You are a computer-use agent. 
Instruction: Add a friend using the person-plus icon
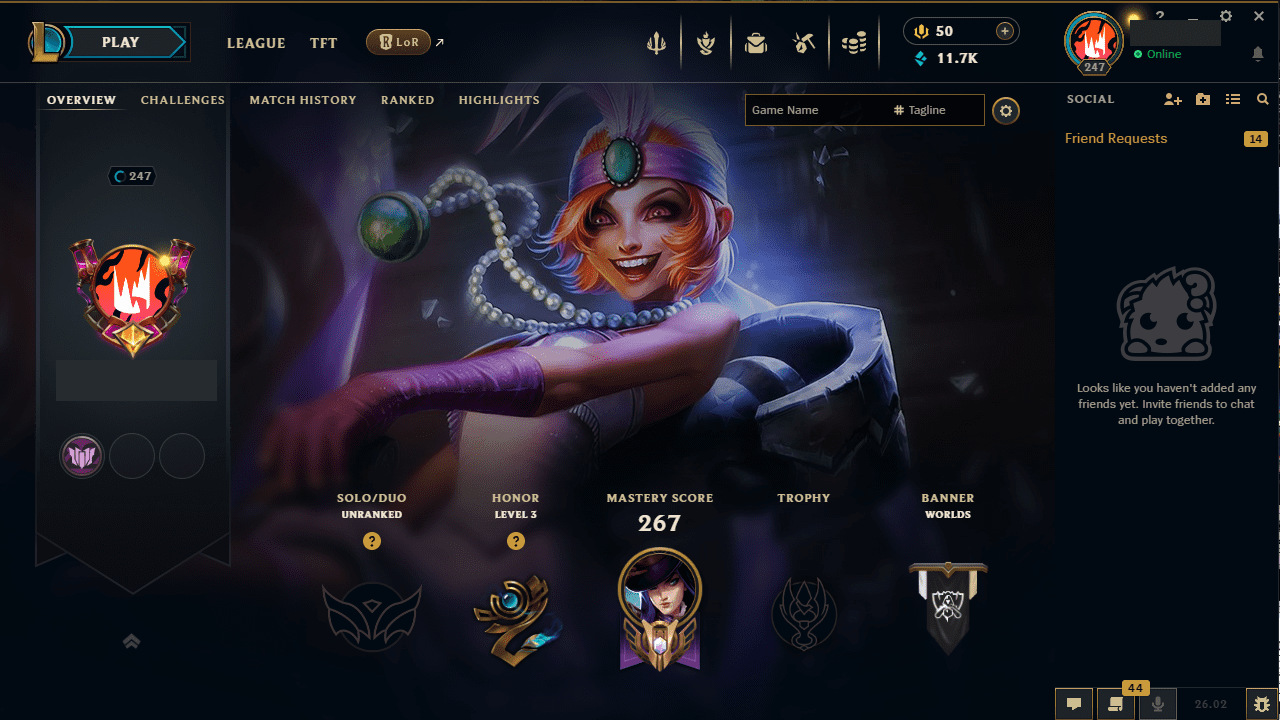pyautogui.click(x=1172, y=99)
